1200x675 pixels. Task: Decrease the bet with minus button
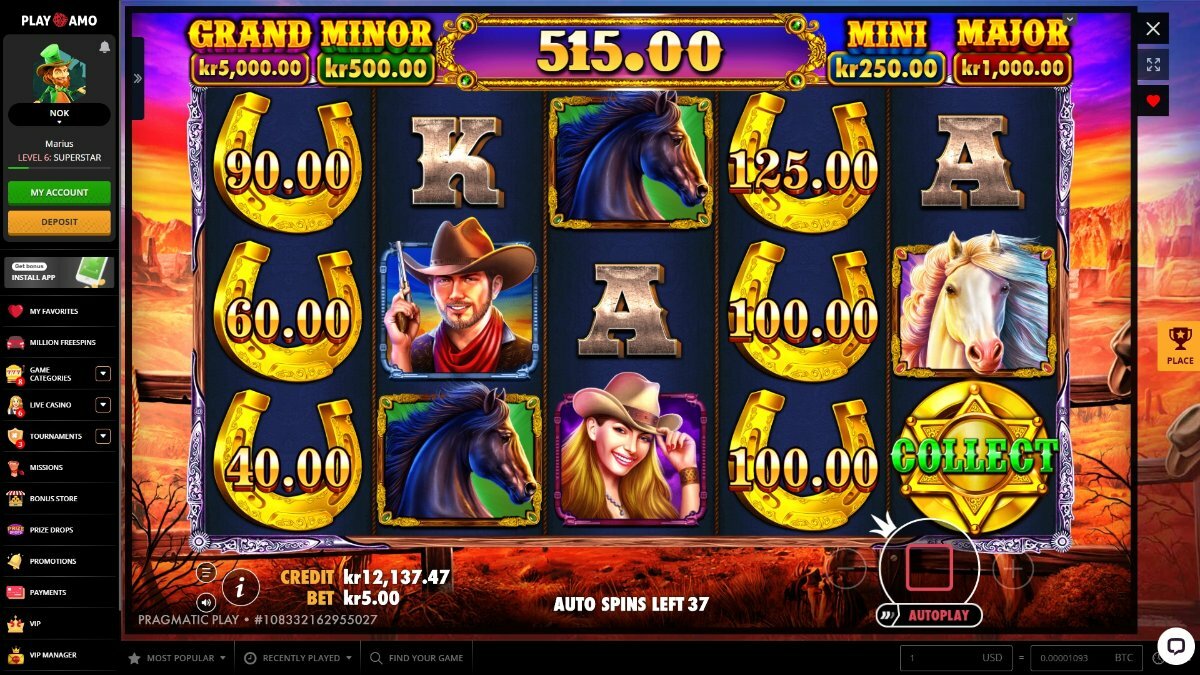click(x=848, y=570)
